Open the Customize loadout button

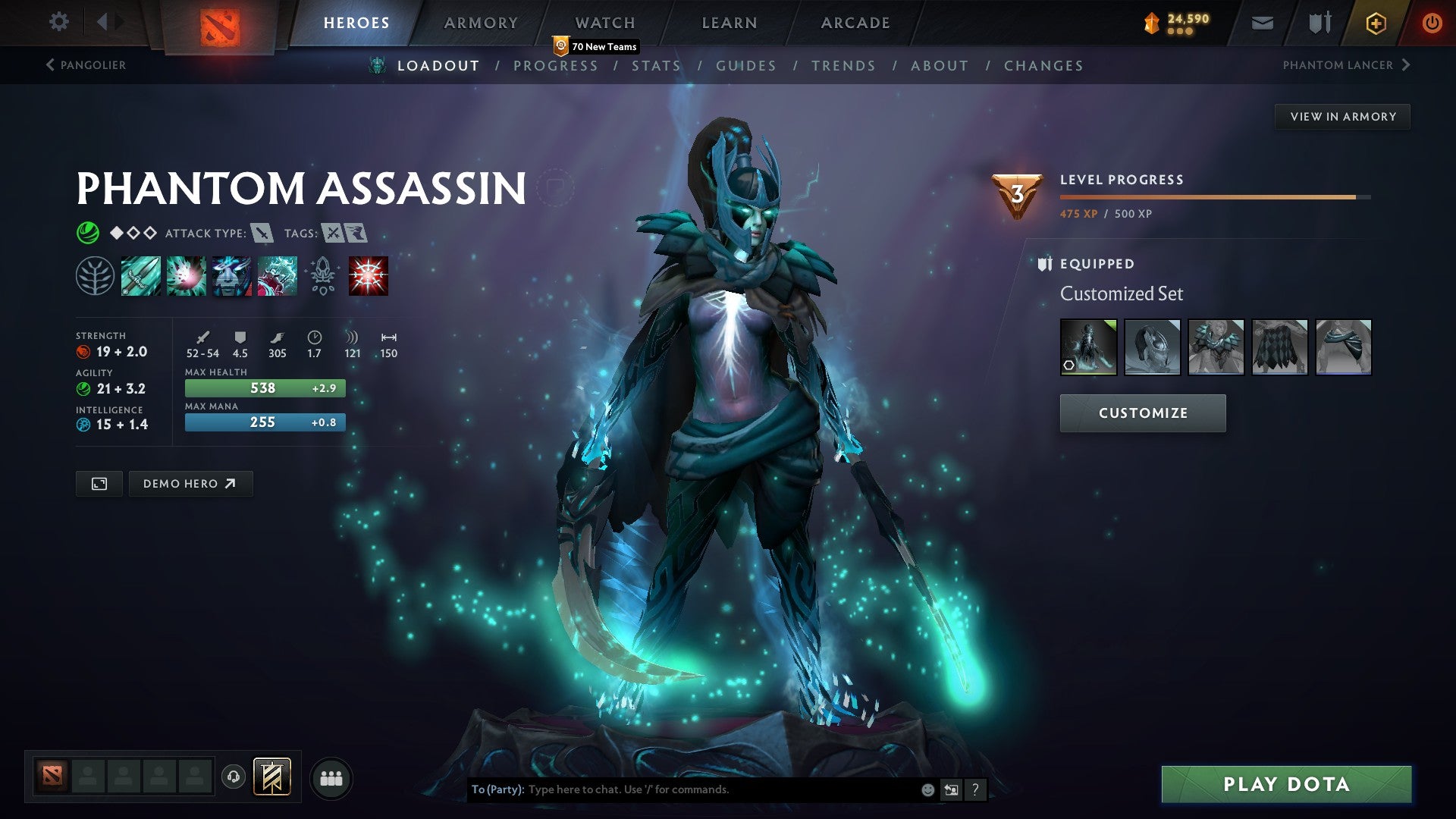coord(1143,413)
